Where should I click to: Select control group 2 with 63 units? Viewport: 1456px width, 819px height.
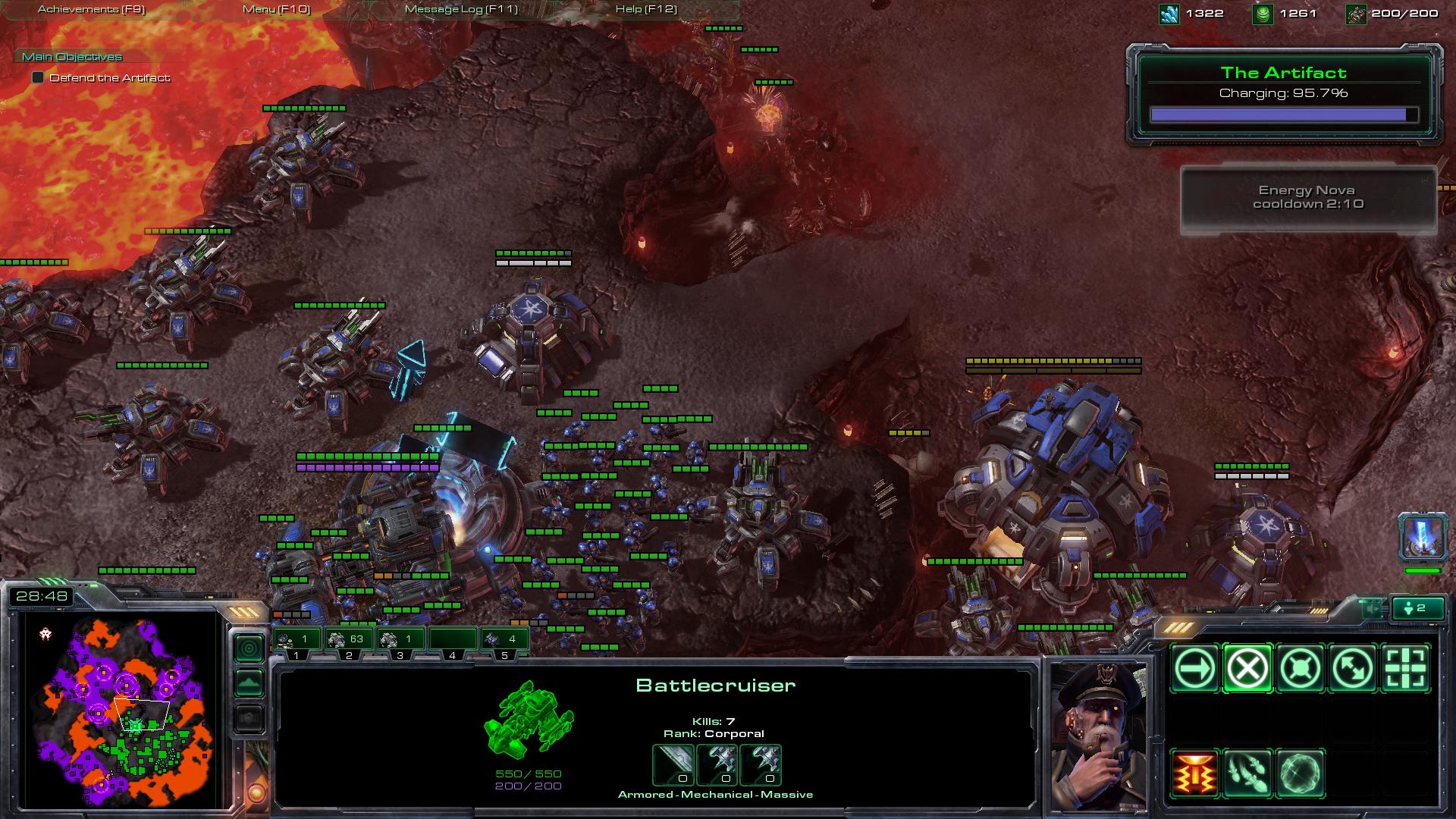[348, 639]
